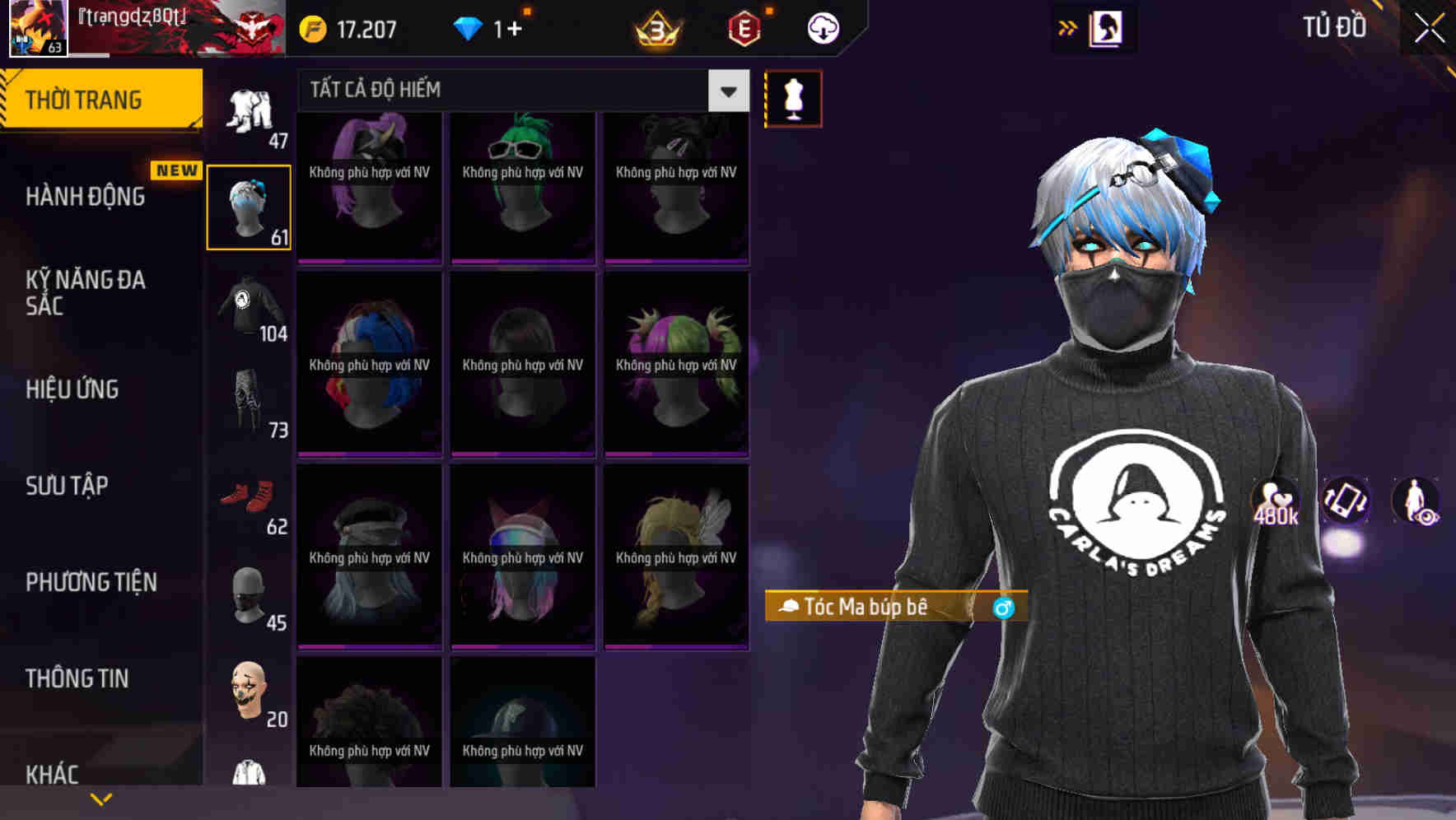The image size is (1456, 820).
Task: Select the hair category thumbnail showing 61 items
Action: point(249,204)
